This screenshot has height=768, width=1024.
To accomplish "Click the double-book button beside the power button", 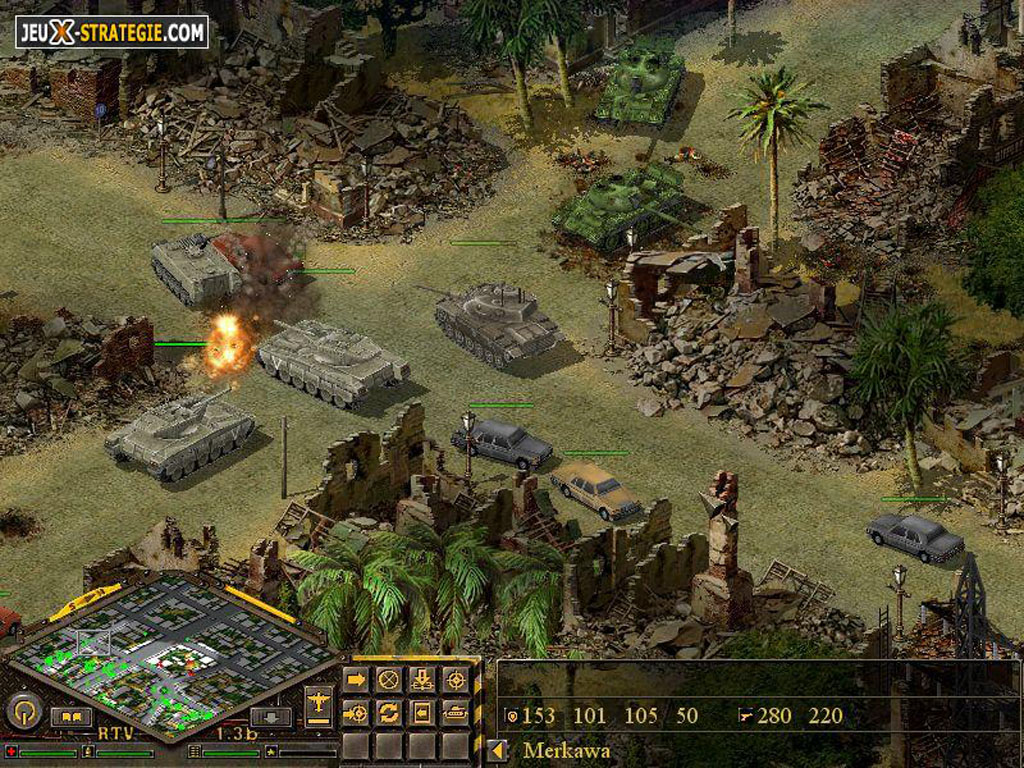I will click(x=71, y=716).
